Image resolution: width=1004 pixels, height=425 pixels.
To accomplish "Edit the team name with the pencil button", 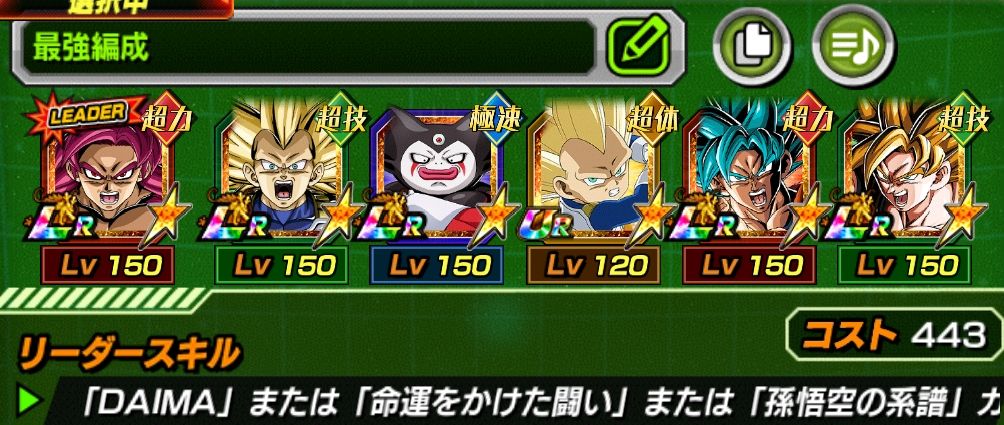I will (644, 46).
